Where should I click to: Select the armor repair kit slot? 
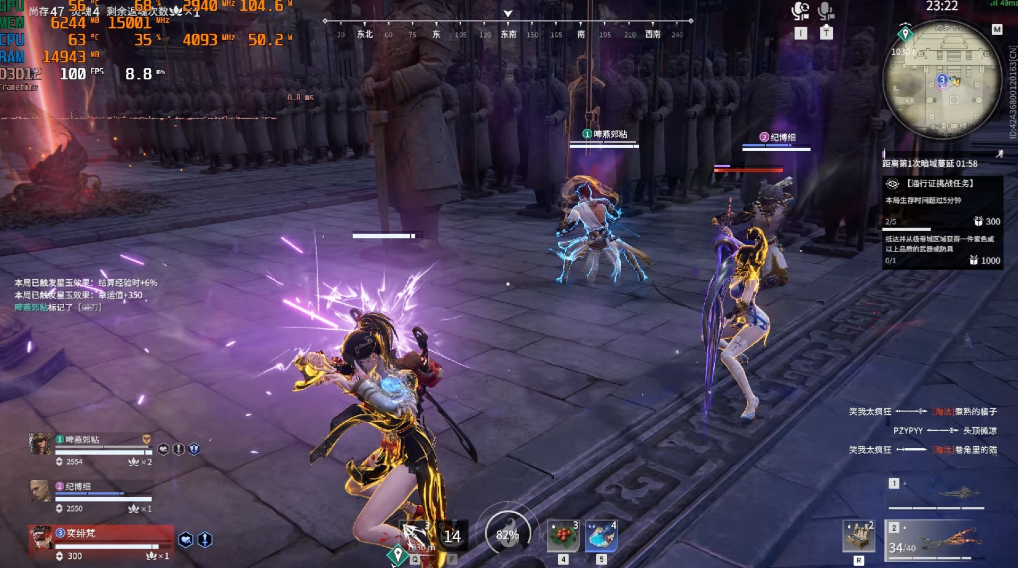click(859, 537)
